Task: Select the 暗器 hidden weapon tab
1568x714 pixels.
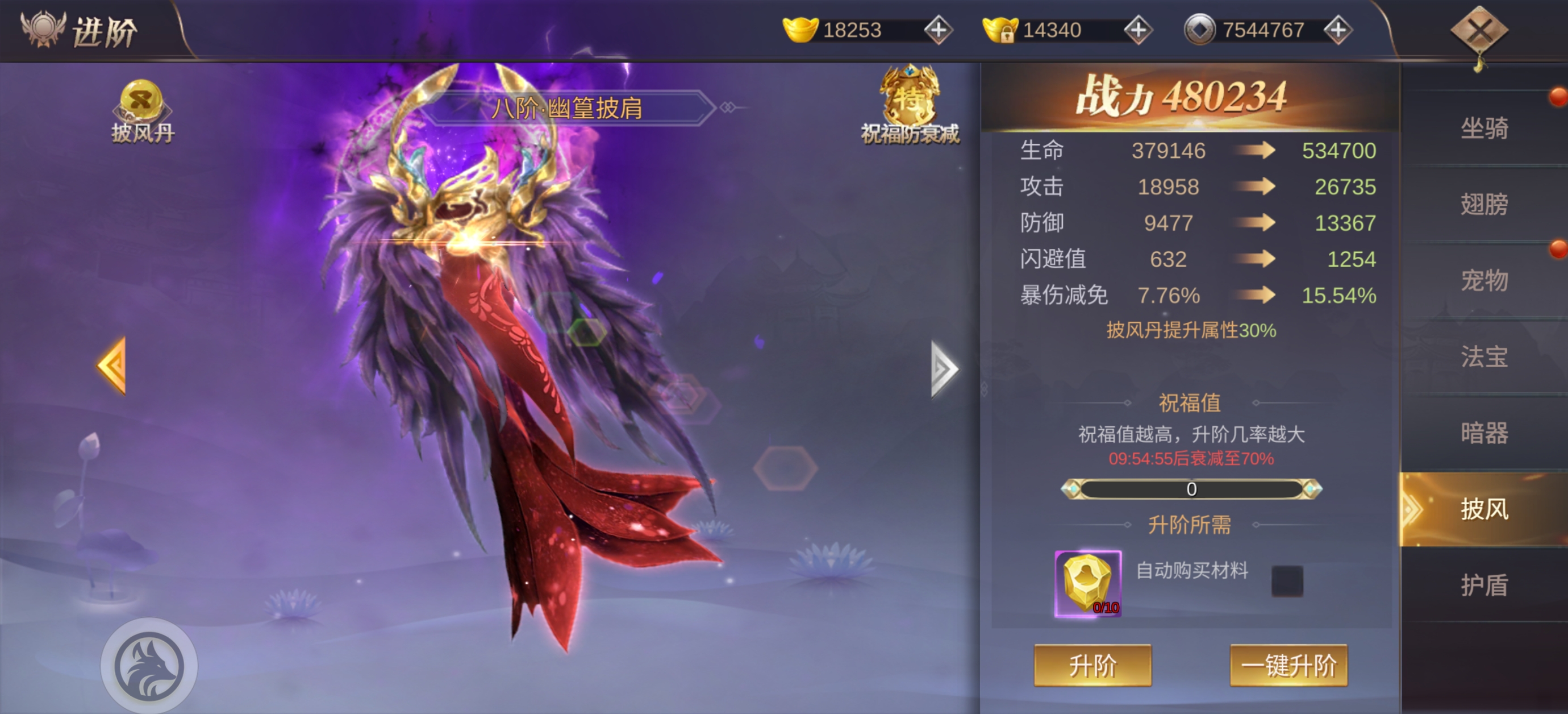Action: click(x=1484, y=433)
